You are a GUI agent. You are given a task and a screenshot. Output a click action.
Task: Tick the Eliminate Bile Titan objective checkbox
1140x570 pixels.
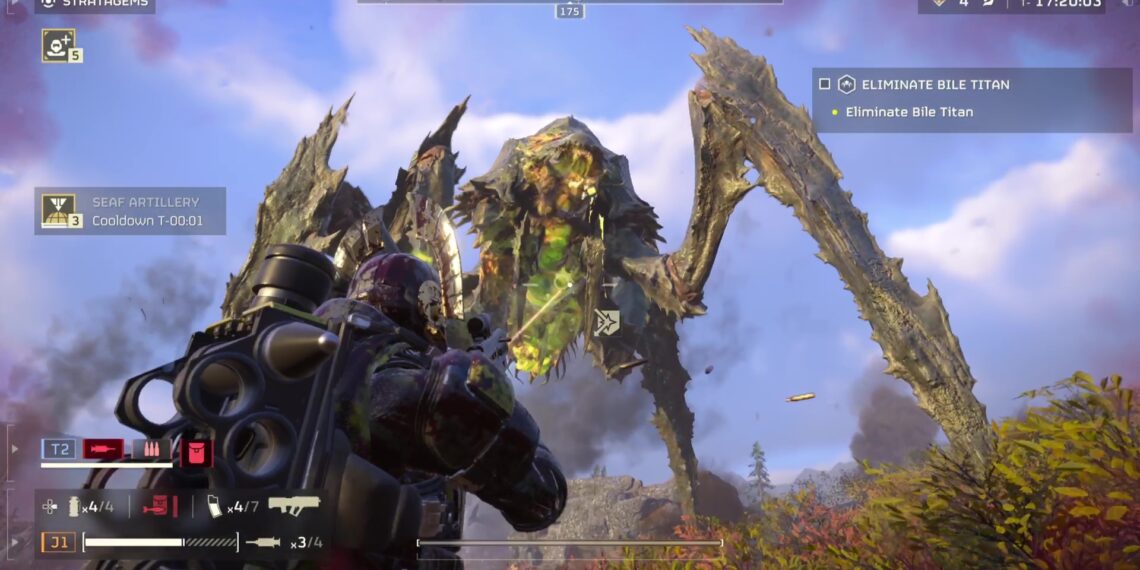point(825,84)
